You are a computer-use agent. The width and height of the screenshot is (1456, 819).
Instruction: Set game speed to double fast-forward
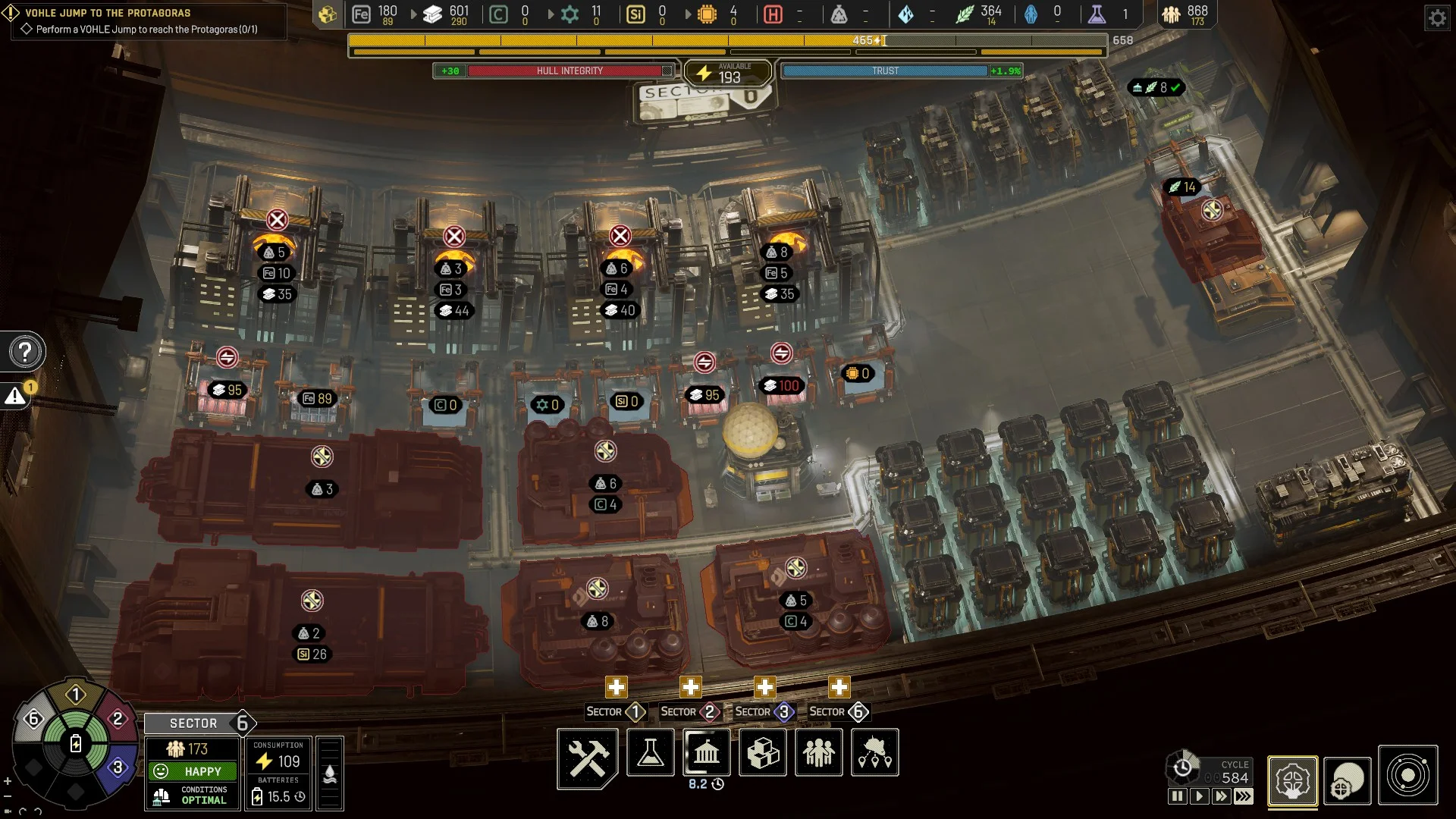(1221, 796)
